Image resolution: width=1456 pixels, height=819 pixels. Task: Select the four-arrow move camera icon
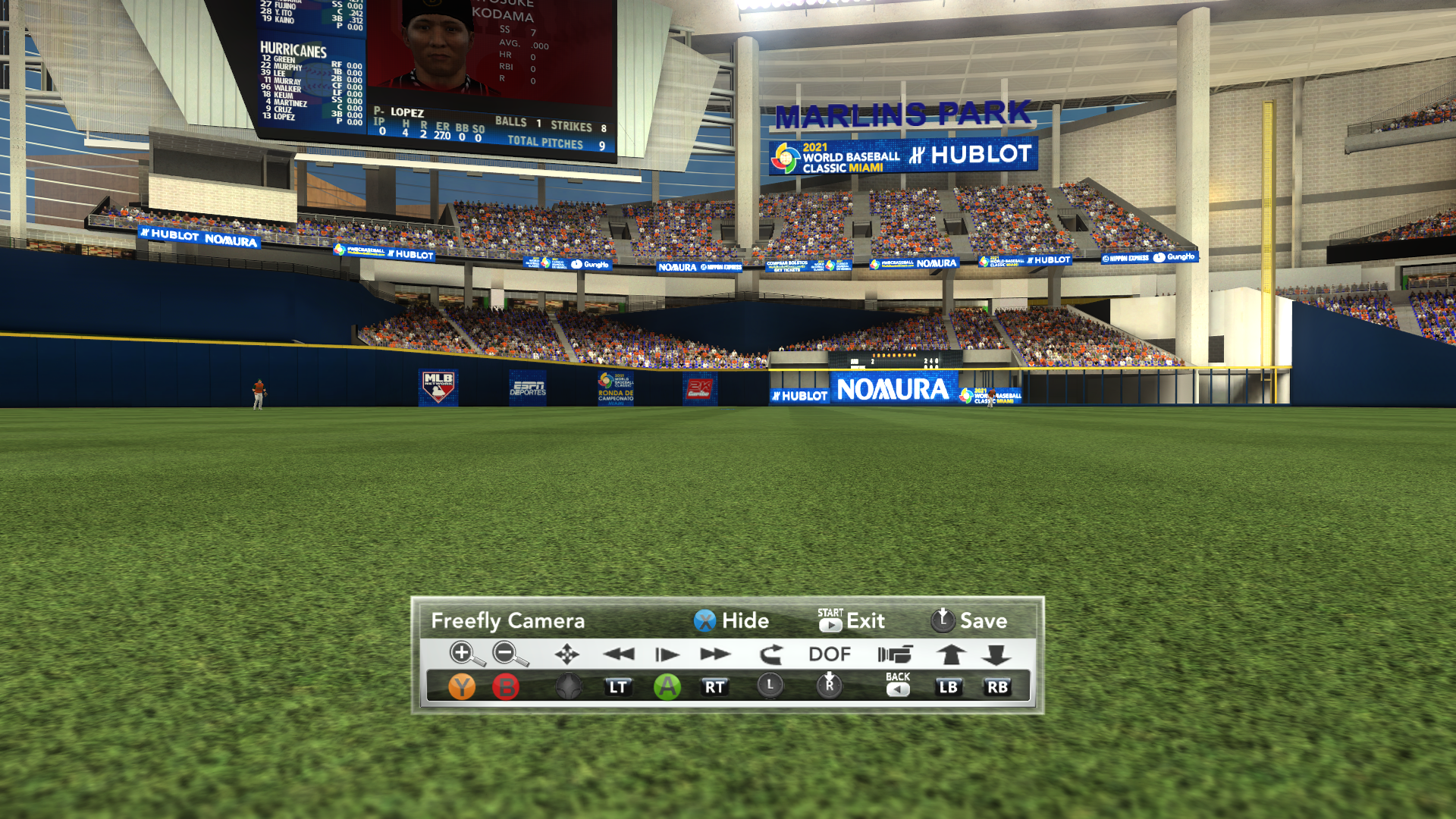pos(566,654)
